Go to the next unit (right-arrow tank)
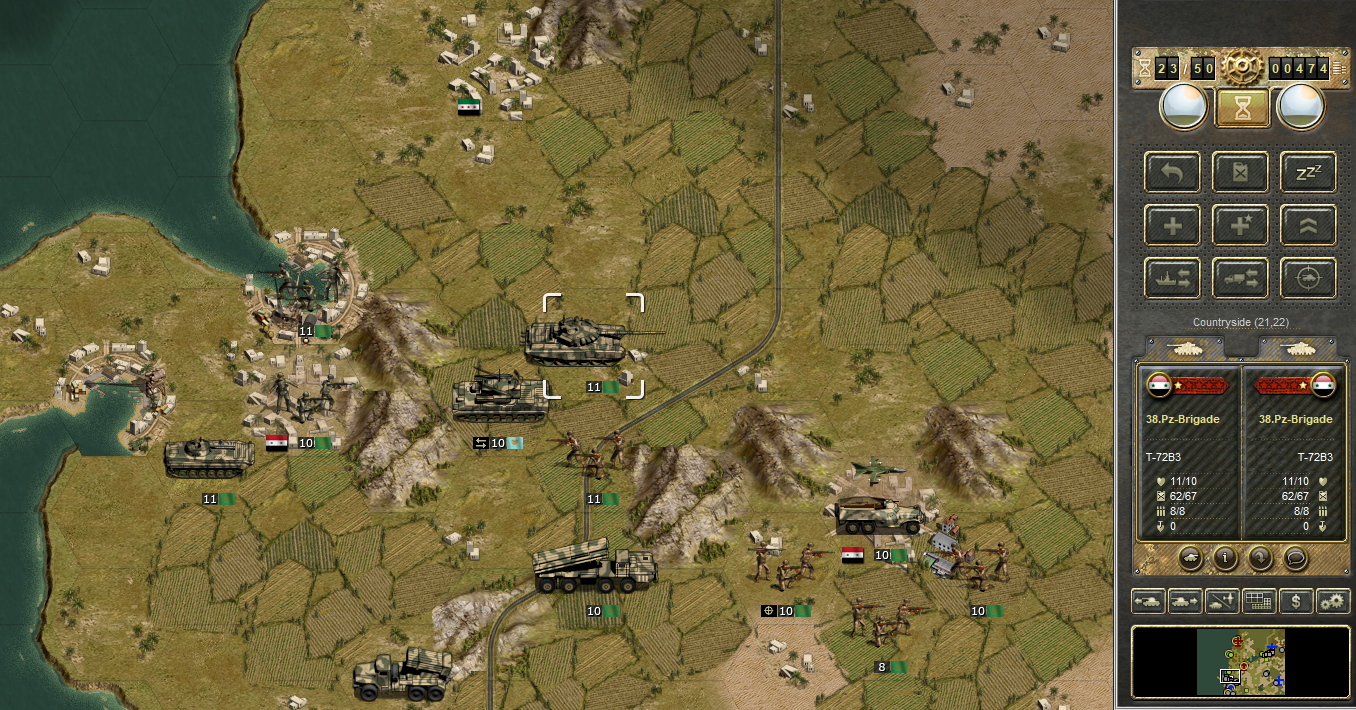 coord(1184,601)
